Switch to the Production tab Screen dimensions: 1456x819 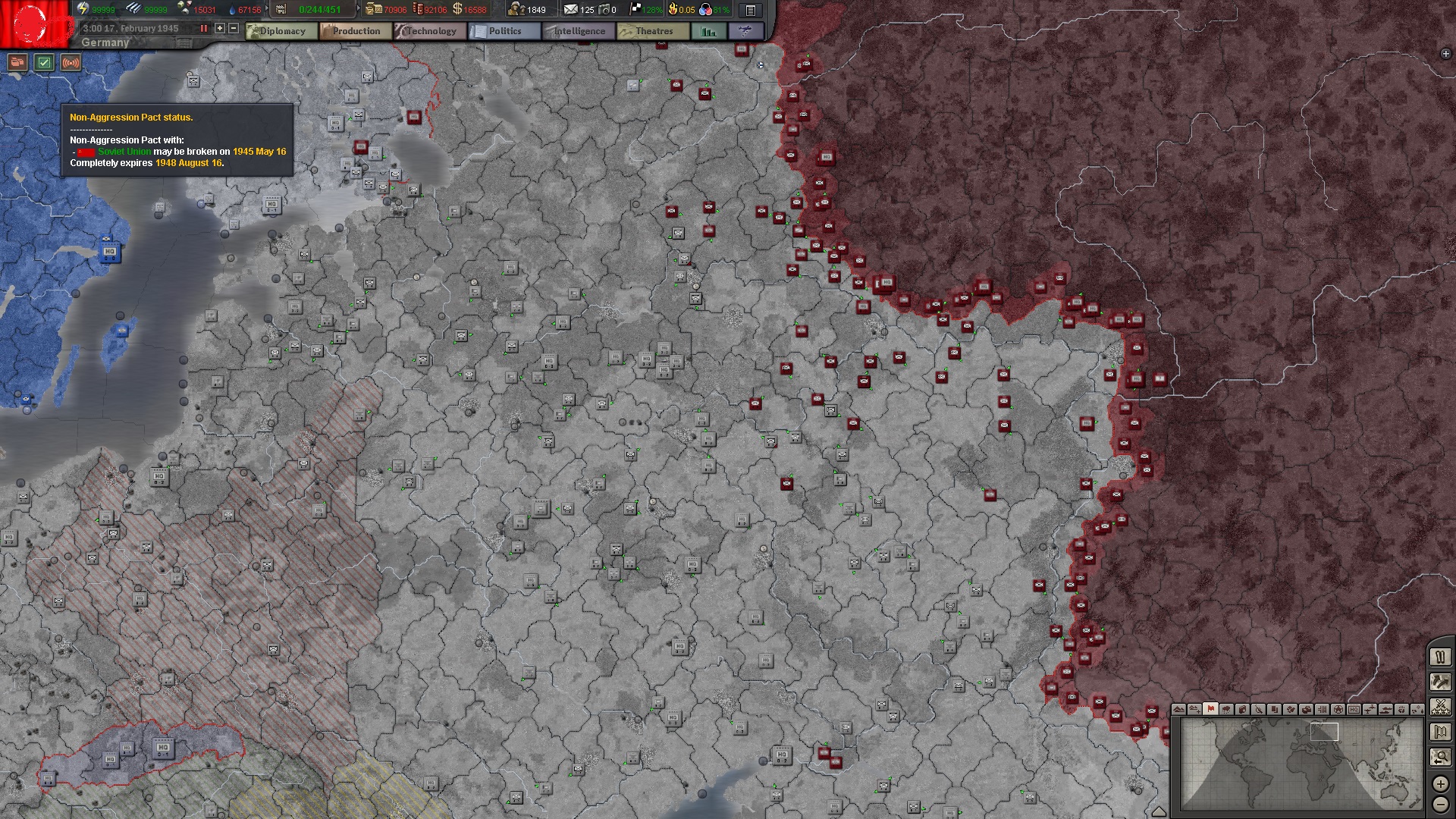(x=356, y=31)
